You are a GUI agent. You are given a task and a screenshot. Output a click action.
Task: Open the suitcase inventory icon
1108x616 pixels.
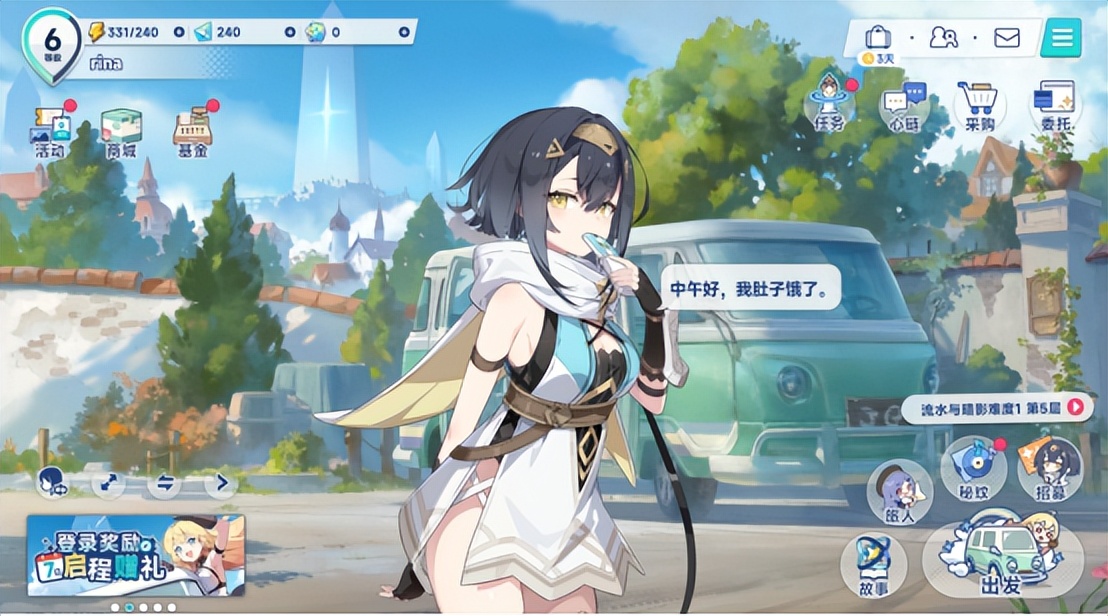tap(878, 38)
